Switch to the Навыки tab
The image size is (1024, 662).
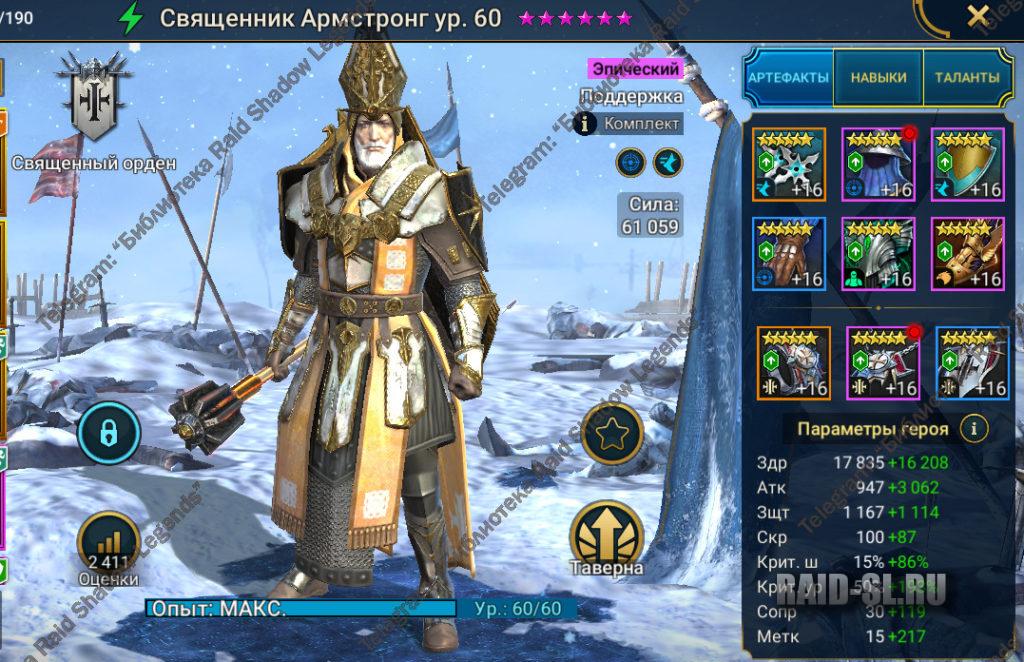coord(878,77)
